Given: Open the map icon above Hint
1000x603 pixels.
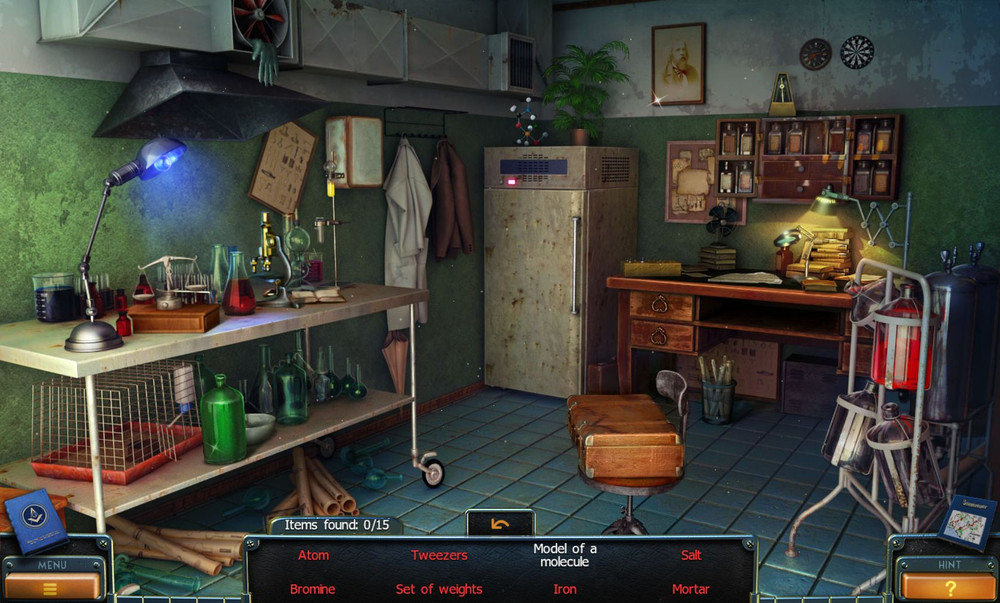Looking at the screenshot, I should [967, 521].
